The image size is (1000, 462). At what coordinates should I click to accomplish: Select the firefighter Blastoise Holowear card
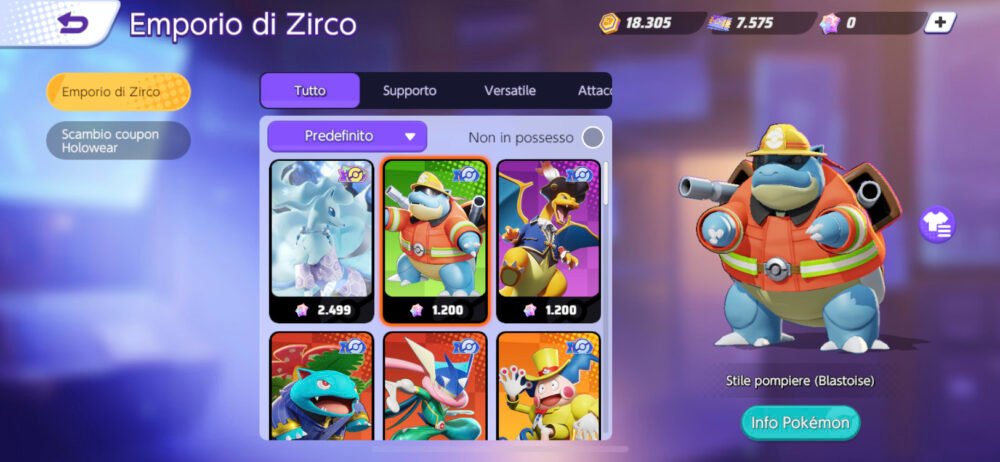(x=435, y=241)
